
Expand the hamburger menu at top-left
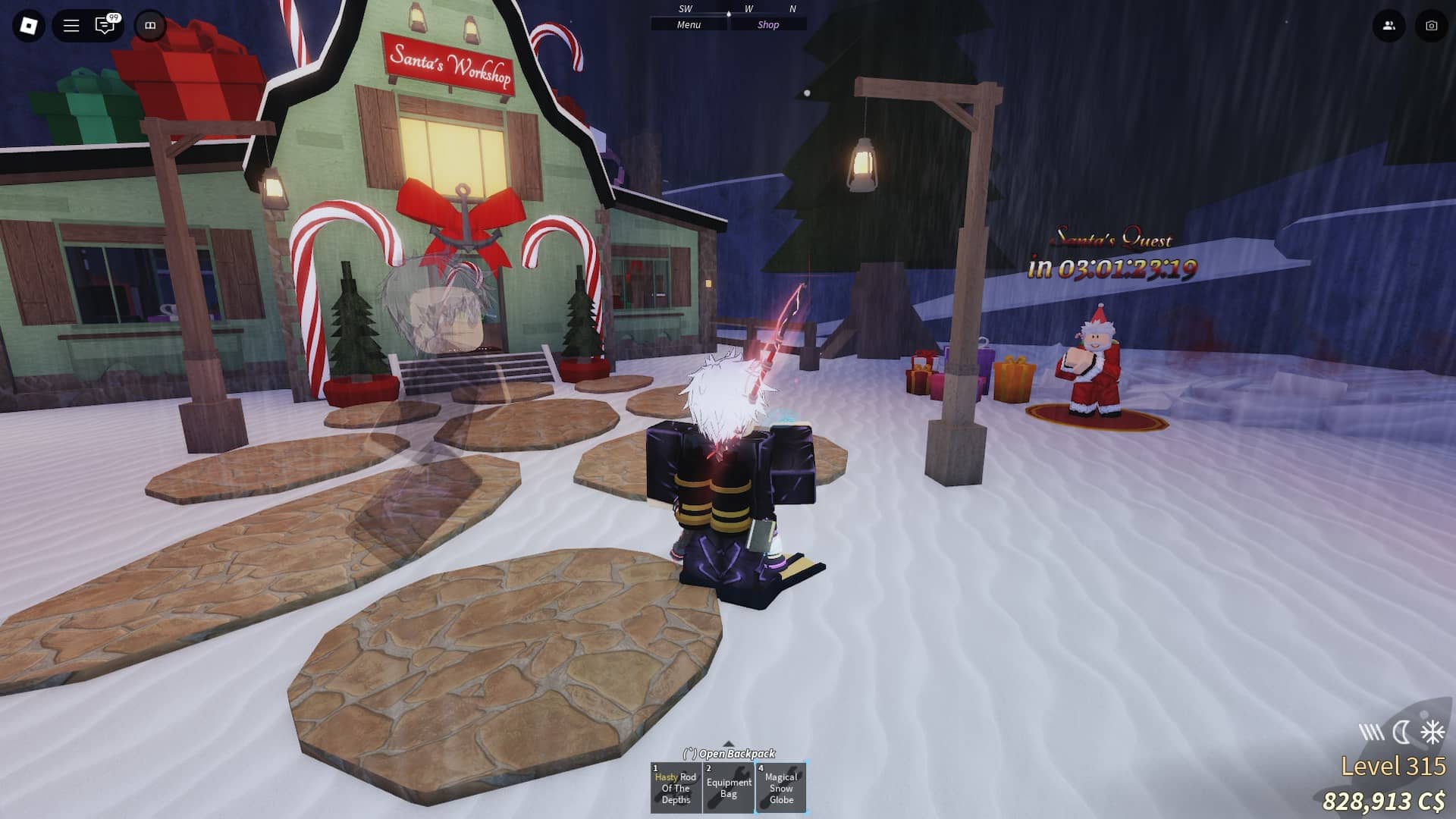point(69,25)
